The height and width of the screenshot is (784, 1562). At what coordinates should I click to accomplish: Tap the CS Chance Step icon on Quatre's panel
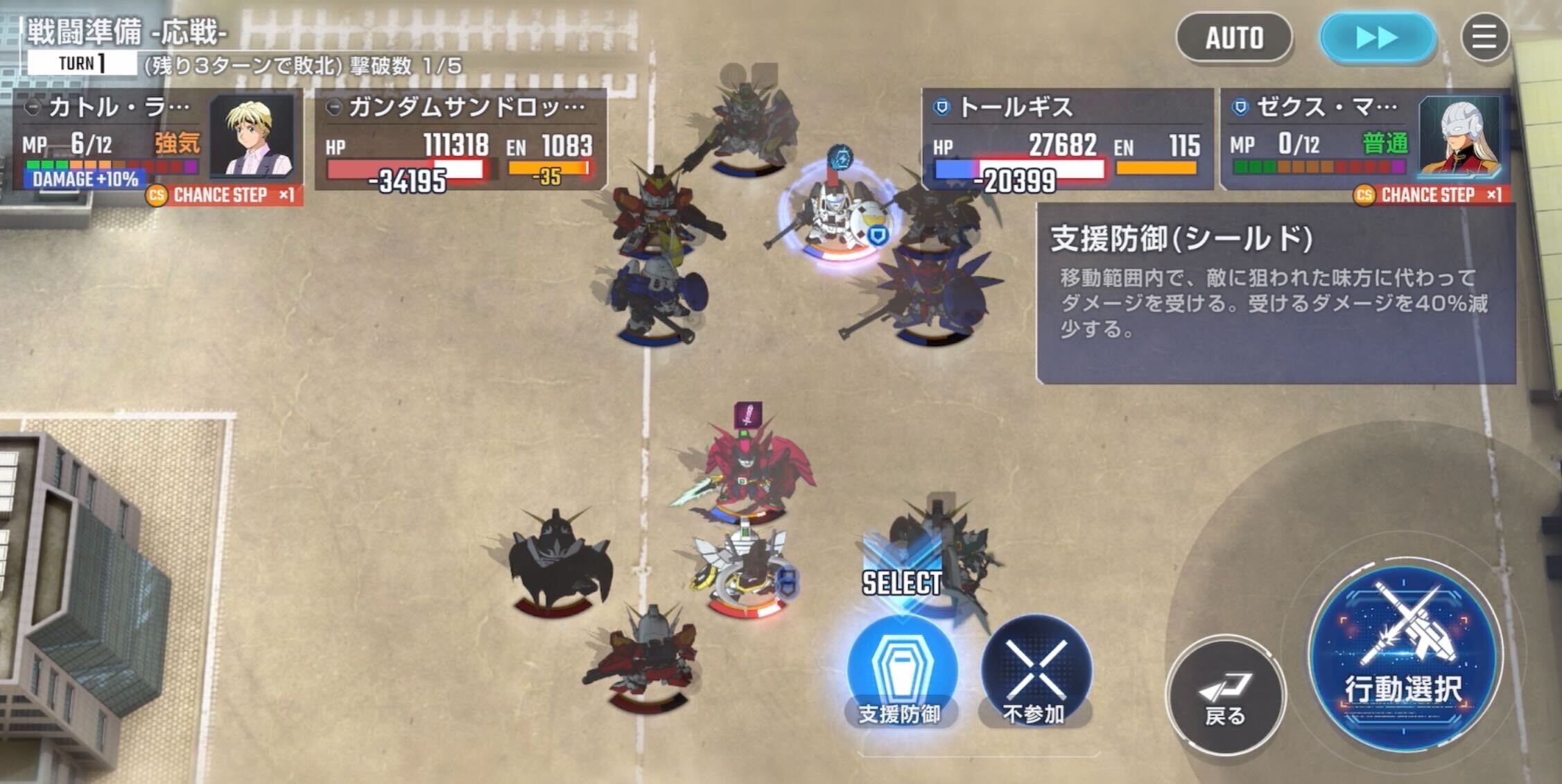pos(159,195)
